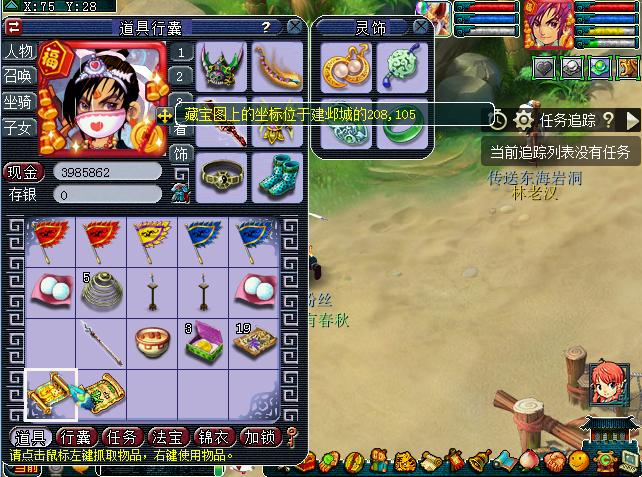Click the yin-yang belt equipment slot
Viewport: 642px width, 477px height.
[x=222, y=176]
